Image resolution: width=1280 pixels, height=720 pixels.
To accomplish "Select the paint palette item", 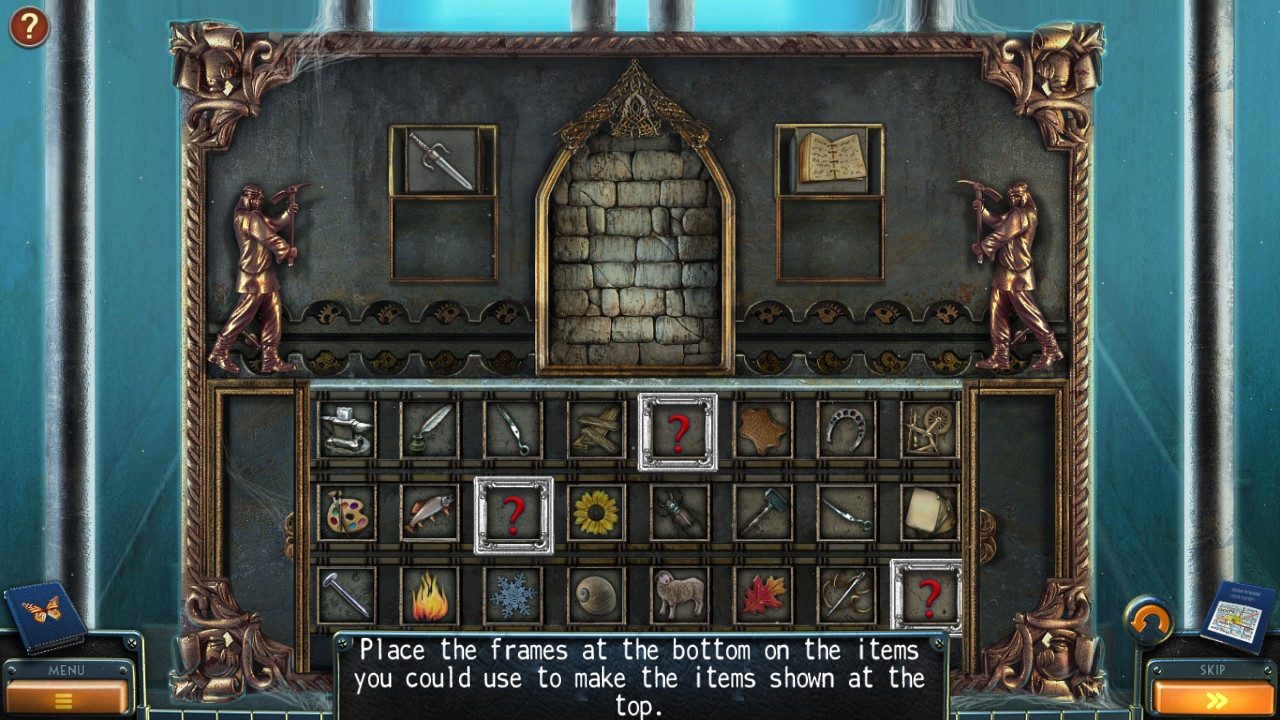I will click(345, 512).
